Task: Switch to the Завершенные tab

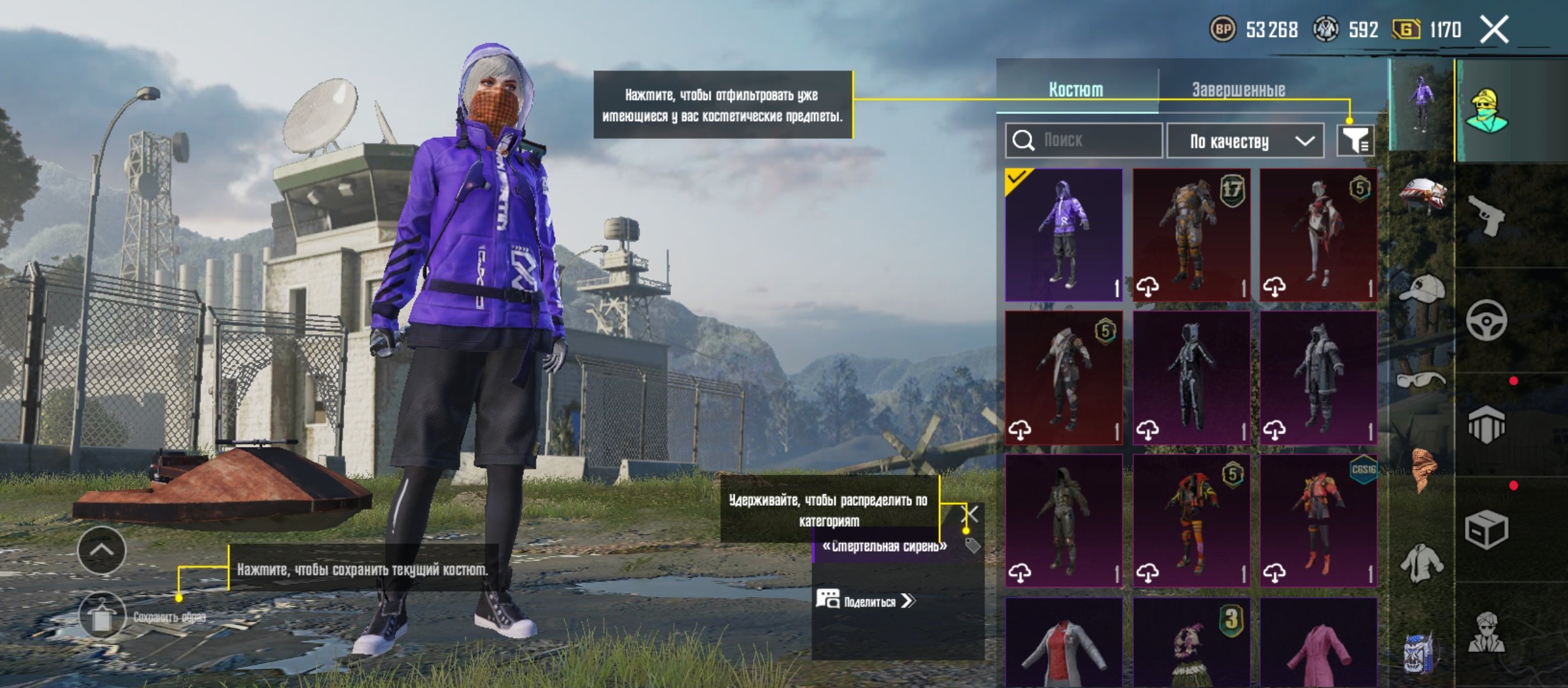Action: pyautogui.click(x=1238, y=90)
